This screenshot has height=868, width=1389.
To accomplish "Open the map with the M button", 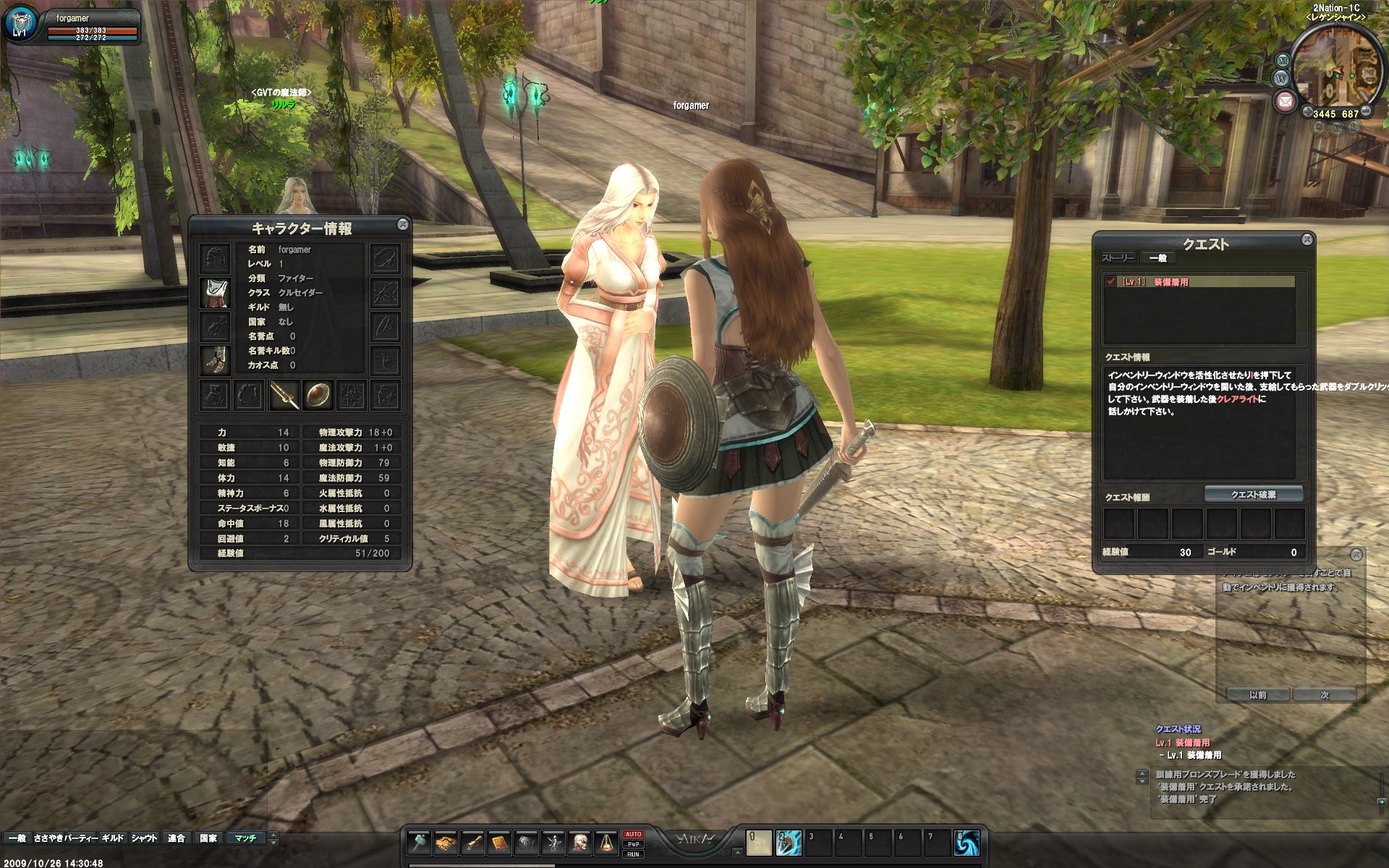I will click(x=1283, y=60).
